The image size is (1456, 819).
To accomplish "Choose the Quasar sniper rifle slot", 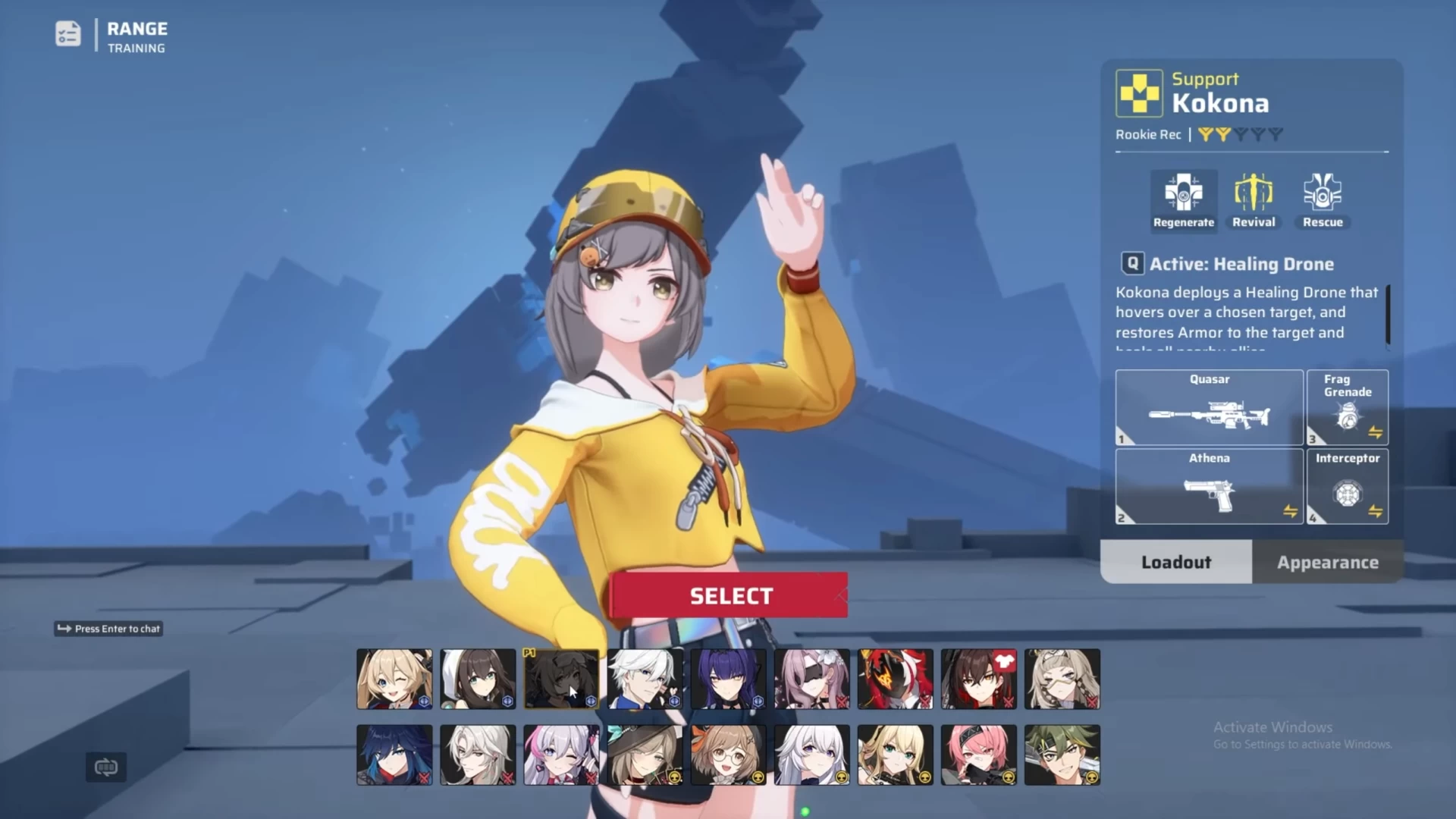I will coord(1209,407).
